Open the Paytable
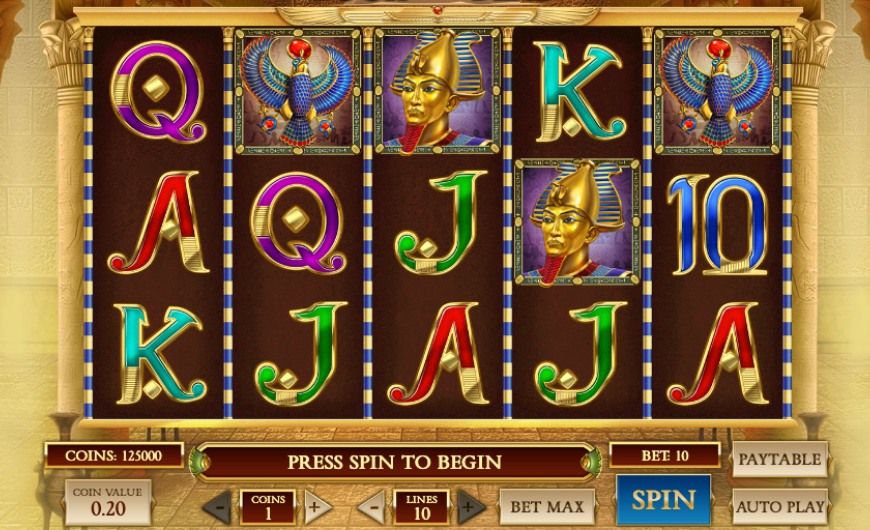The width and height of the screenshot is (870, 530). click(x=780, y=460)
